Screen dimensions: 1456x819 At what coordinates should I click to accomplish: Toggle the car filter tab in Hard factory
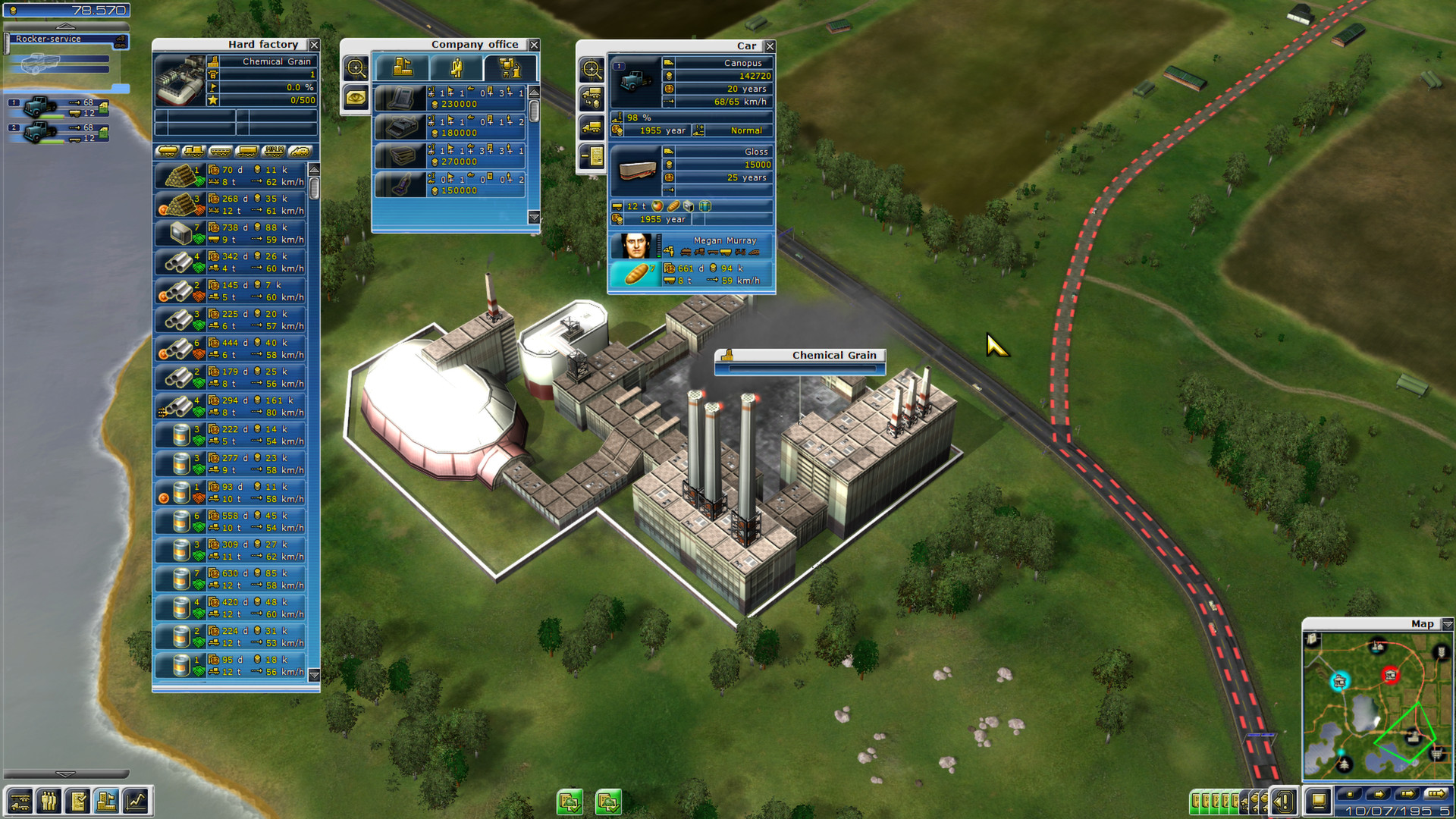(300, 152)
